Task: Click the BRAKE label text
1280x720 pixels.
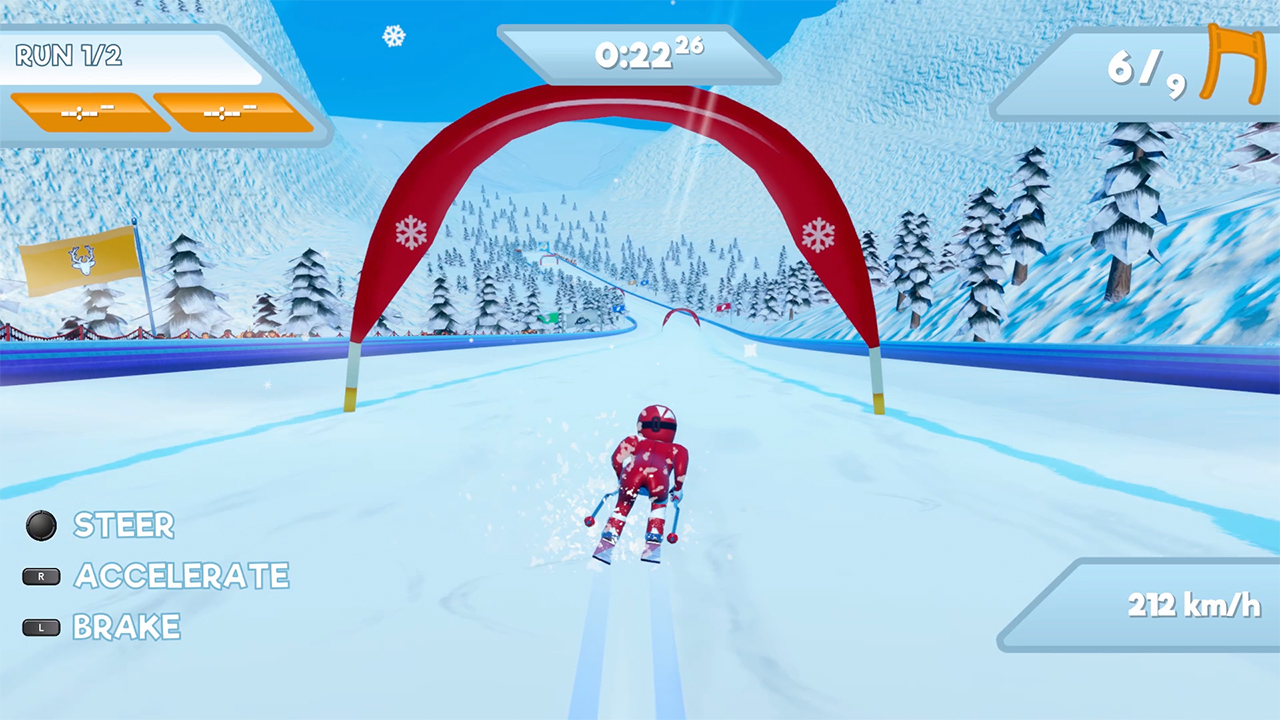Action: [x=130, y=628]
